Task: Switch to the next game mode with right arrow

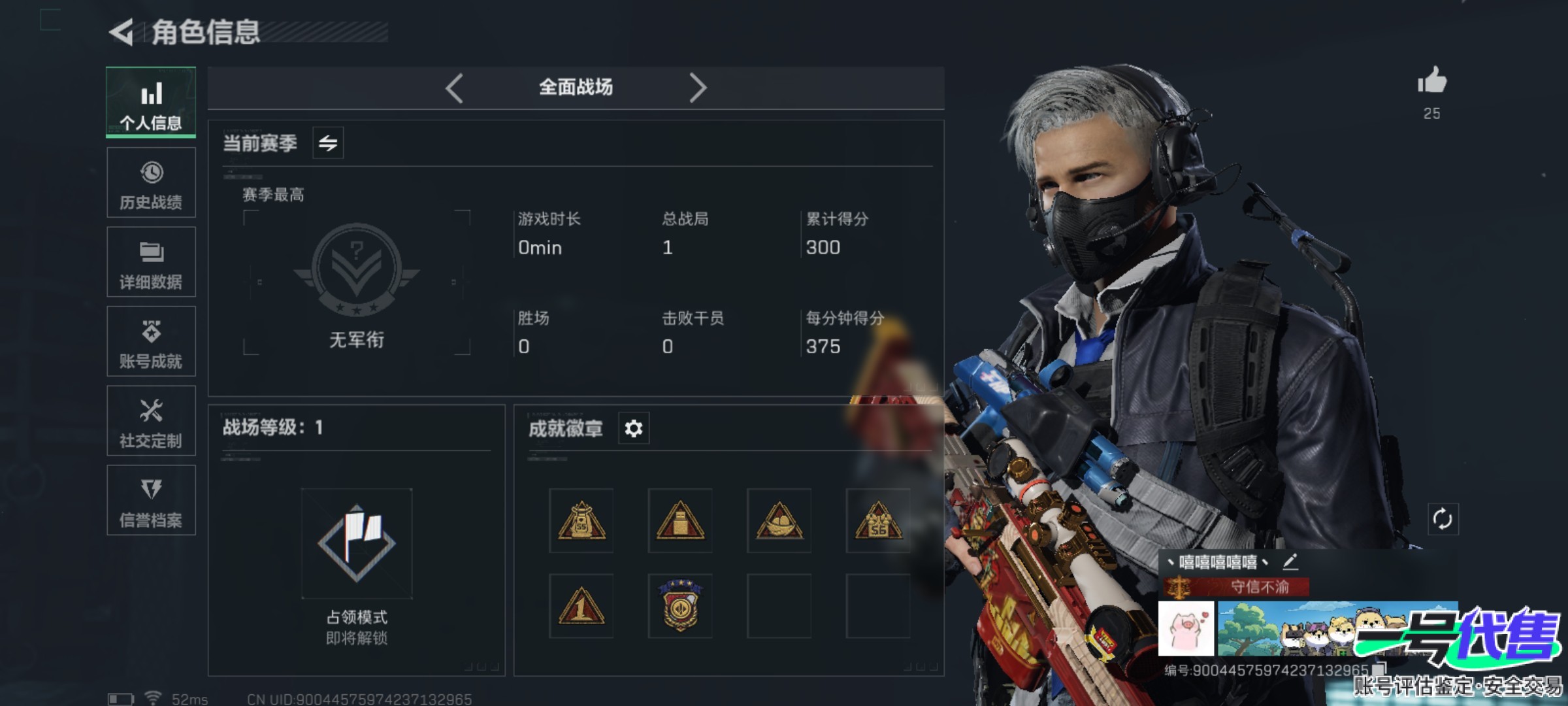Action: (697, 88)
